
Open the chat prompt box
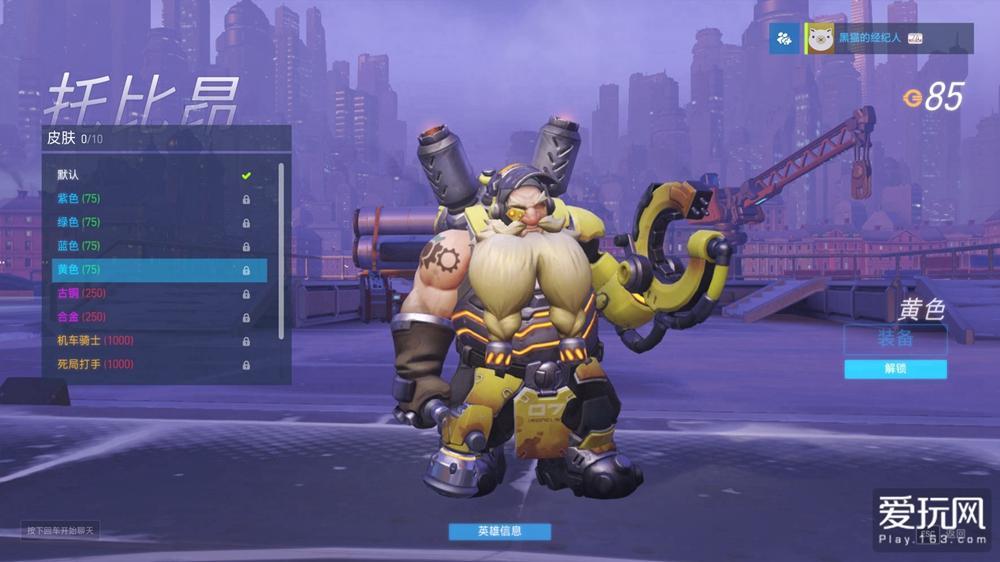tap(61, 530)
